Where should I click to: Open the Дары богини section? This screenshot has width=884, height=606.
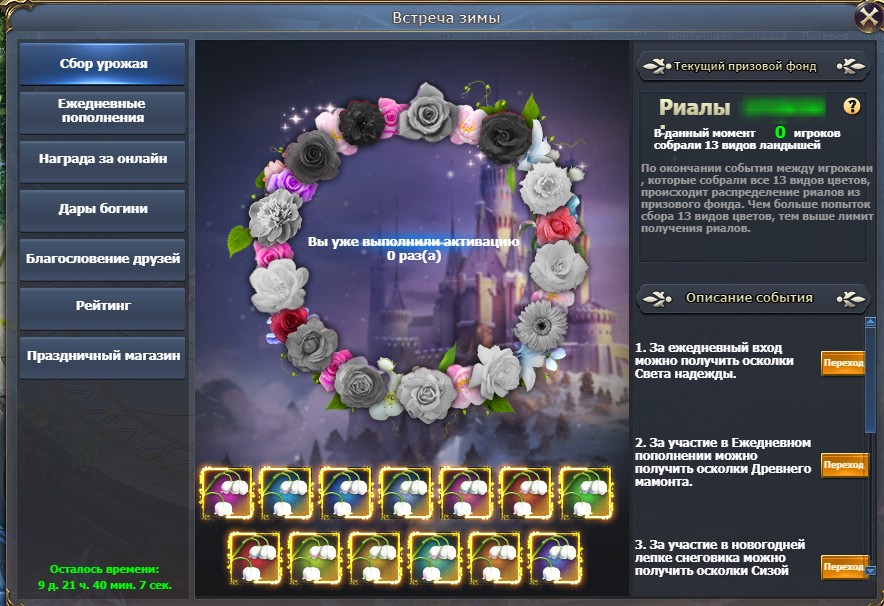coord(103,209)
